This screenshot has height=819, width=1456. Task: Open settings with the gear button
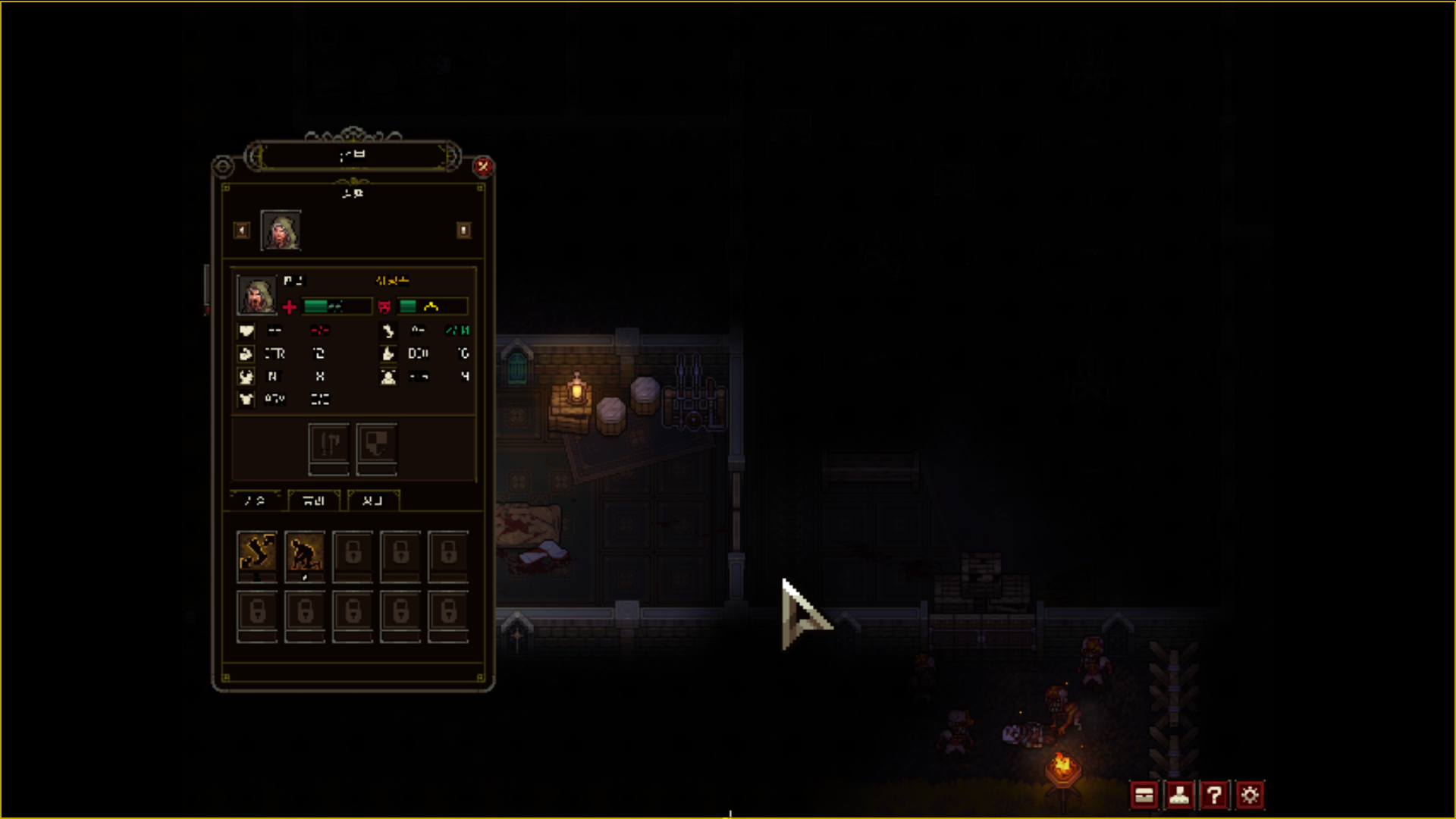(x=1250, y=795)
